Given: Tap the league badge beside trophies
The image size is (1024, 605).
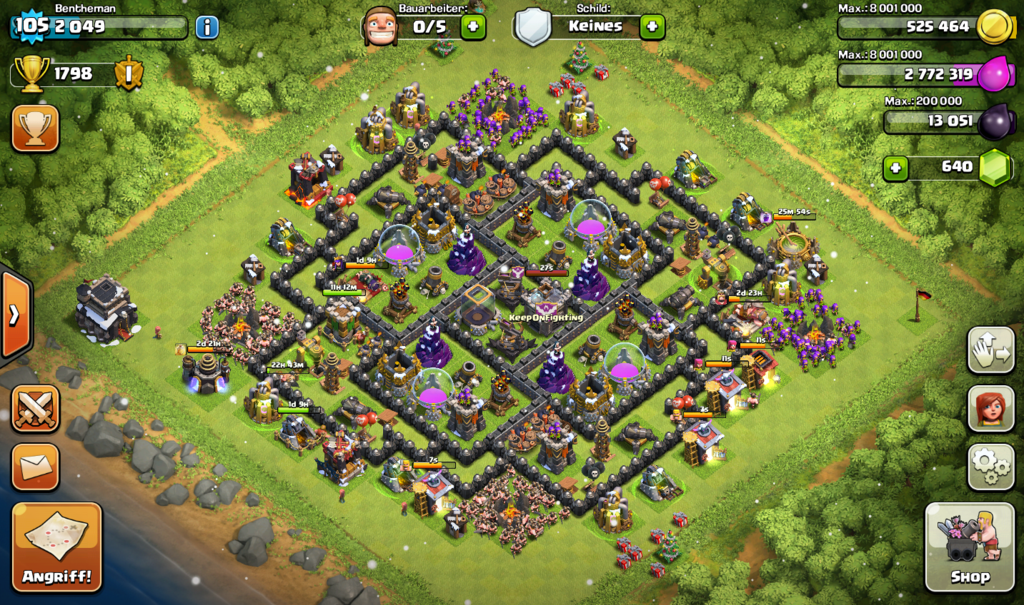Looking at the screenshot, I should tap(129, 73).
